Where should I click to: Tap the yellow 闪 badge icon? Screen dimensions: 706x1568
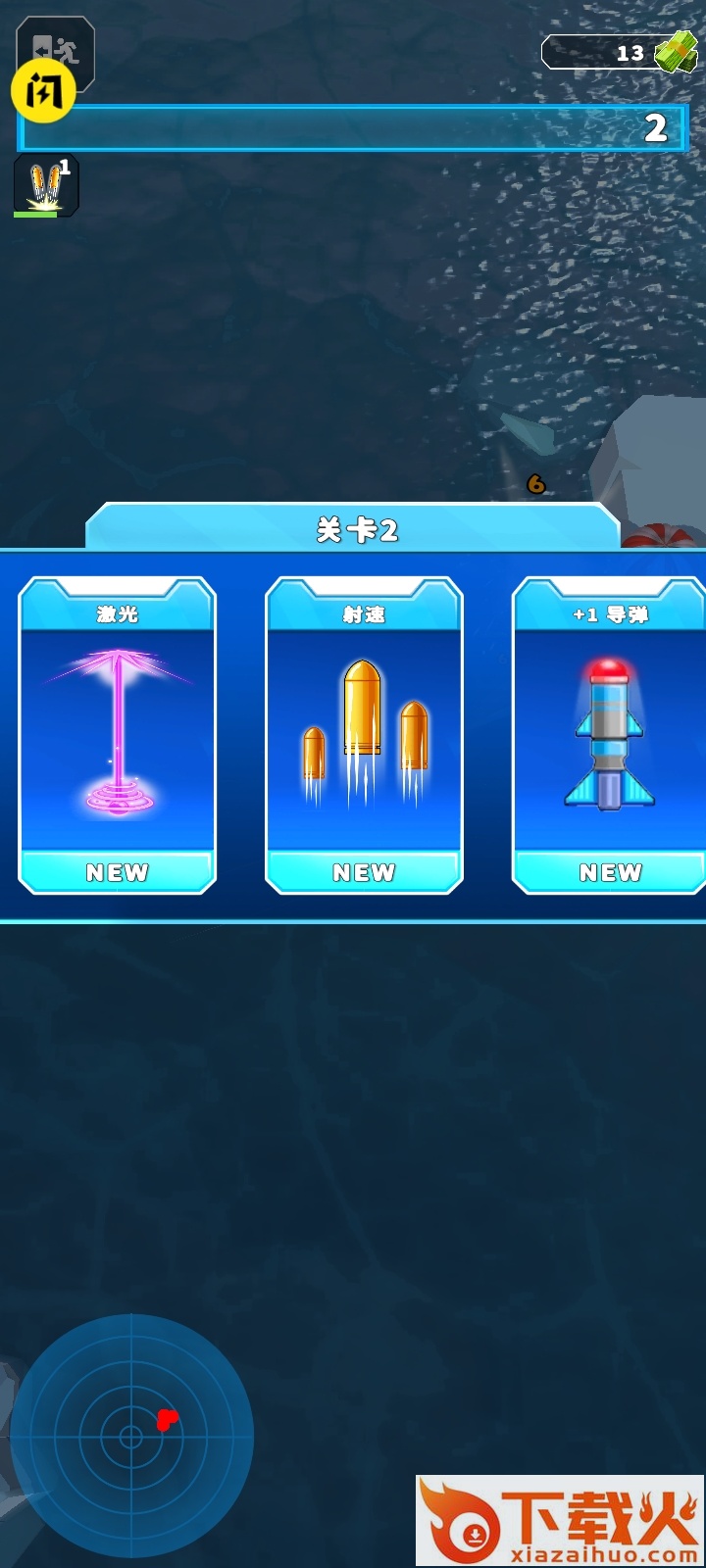tap(42, 92)
